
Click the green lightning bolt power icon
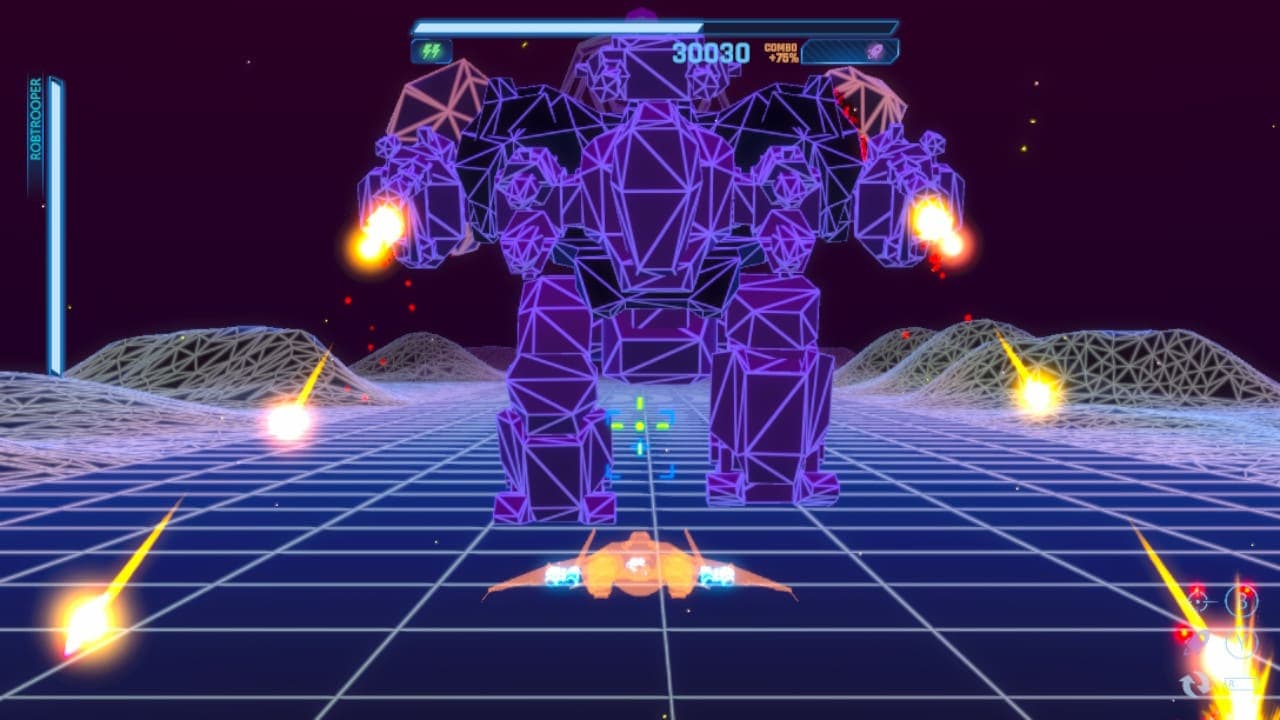point(430,52)
